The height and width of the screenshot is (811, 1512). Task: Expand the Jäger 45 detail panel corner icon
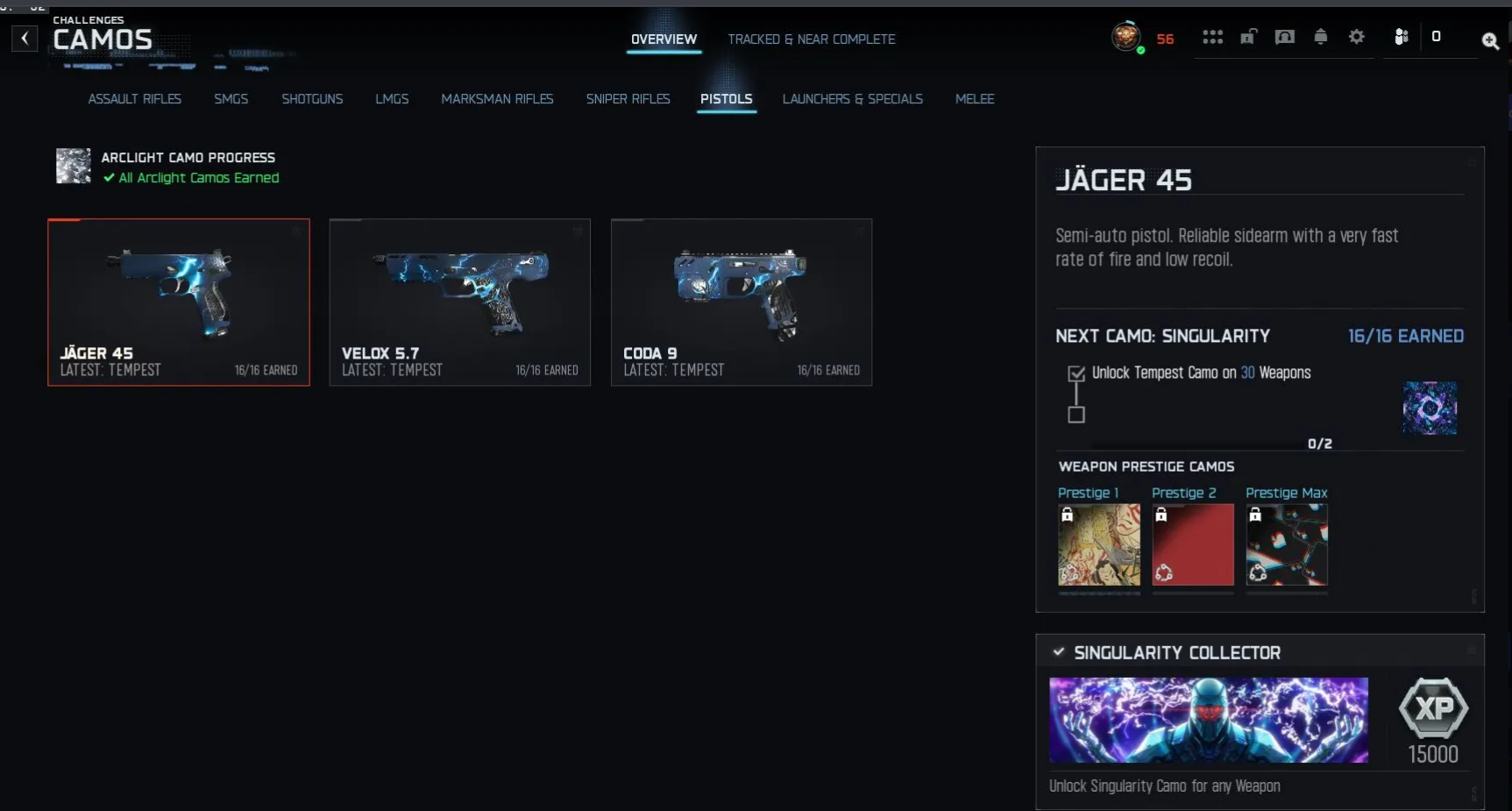coord(1471,161)
